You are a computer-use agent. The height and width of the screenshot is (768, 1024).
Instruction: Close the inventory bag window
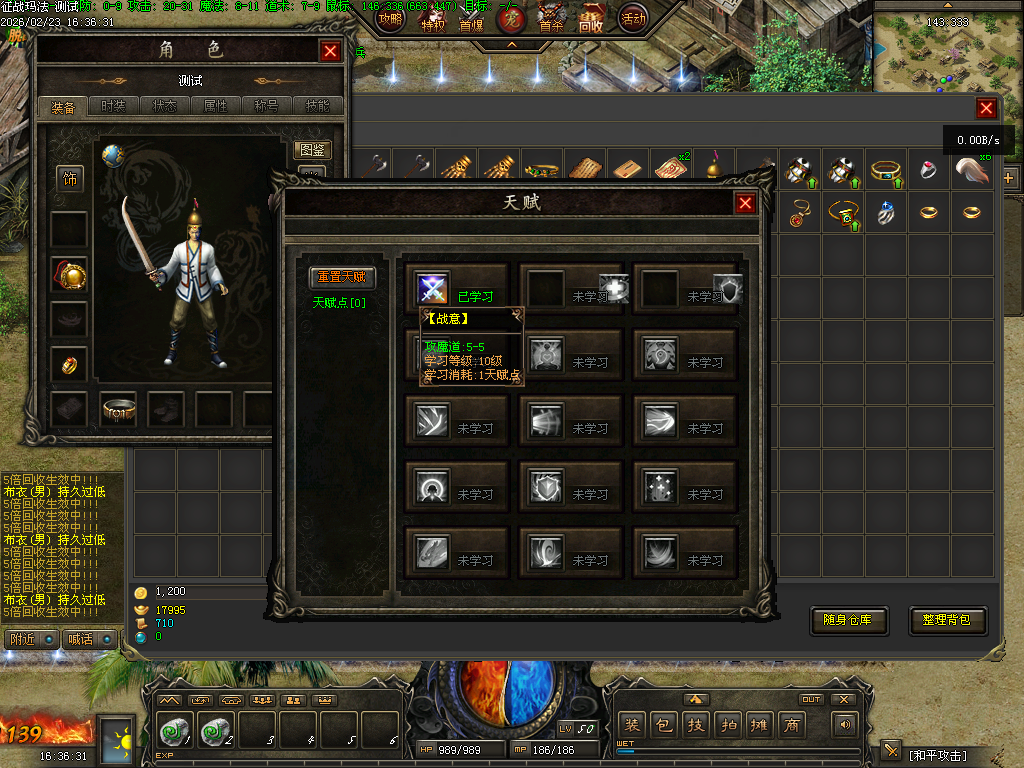[x=986, y=109]
